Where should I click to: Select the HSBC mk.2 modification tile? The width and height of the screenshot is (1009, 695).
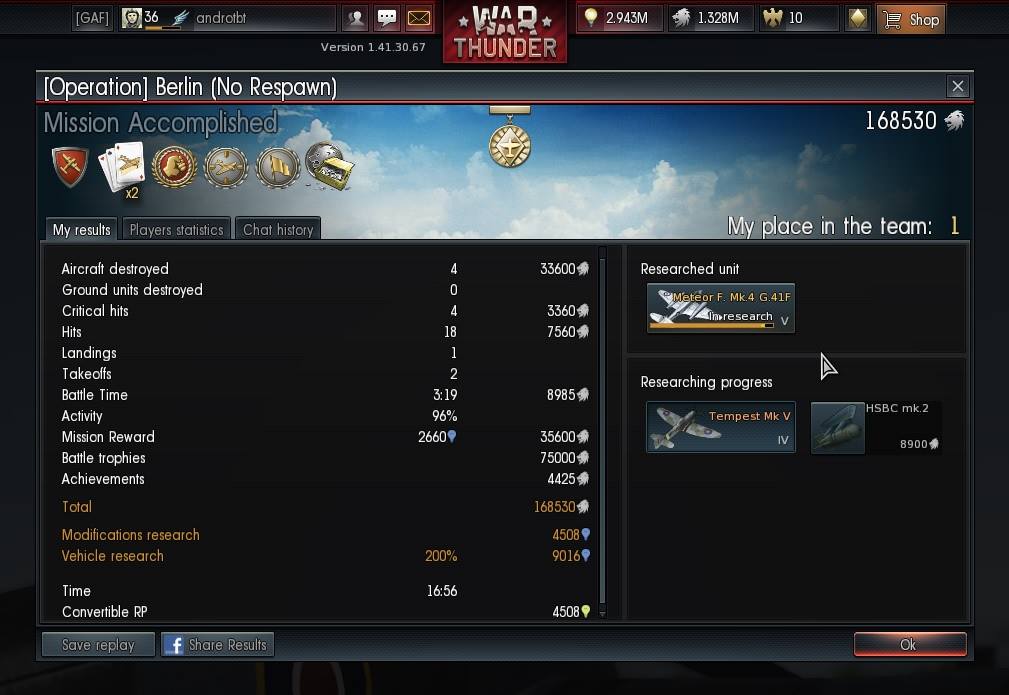coord(875,427)
